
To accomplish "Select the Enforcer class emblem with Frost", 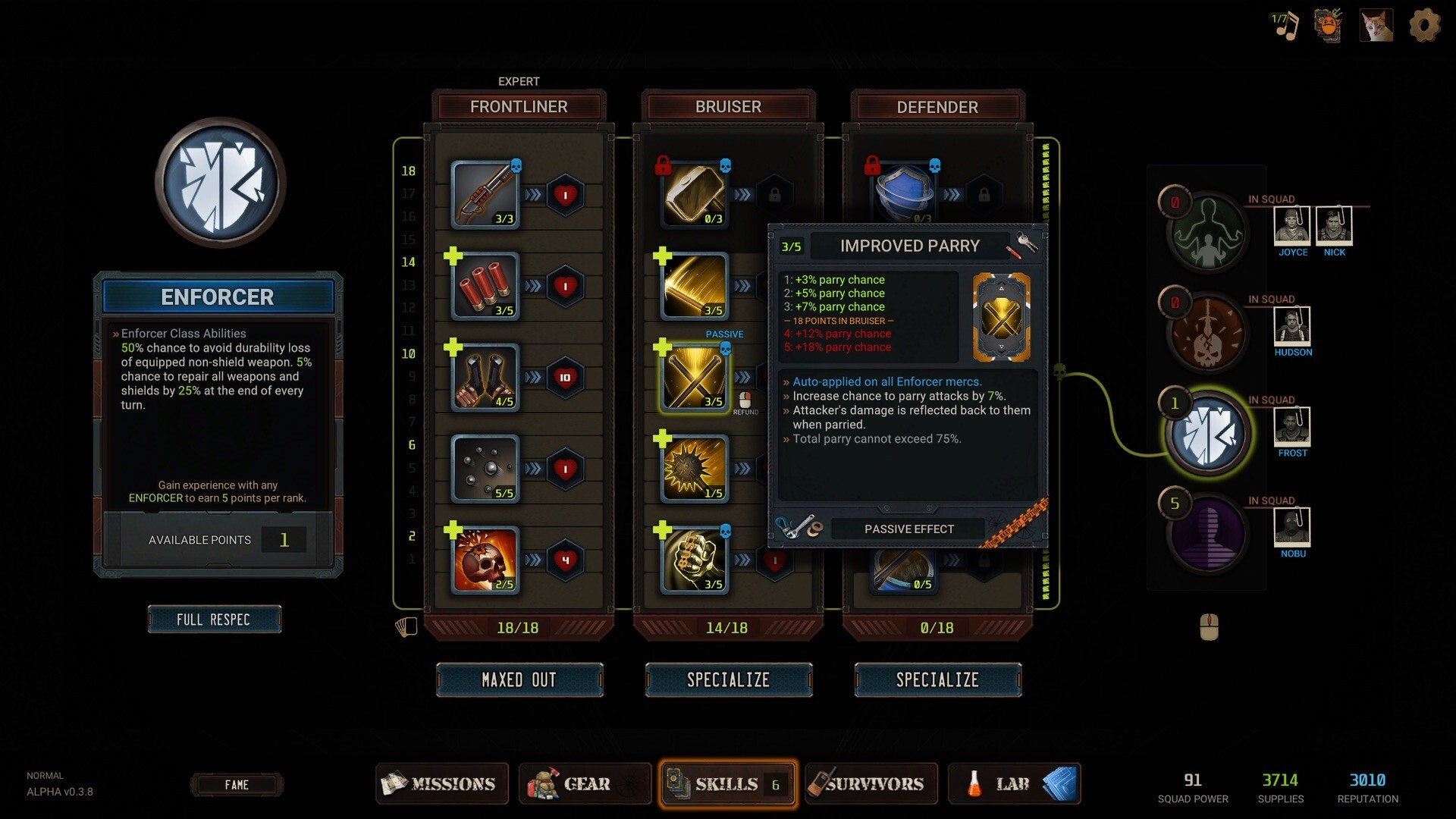I will [x=1207, y=435].
